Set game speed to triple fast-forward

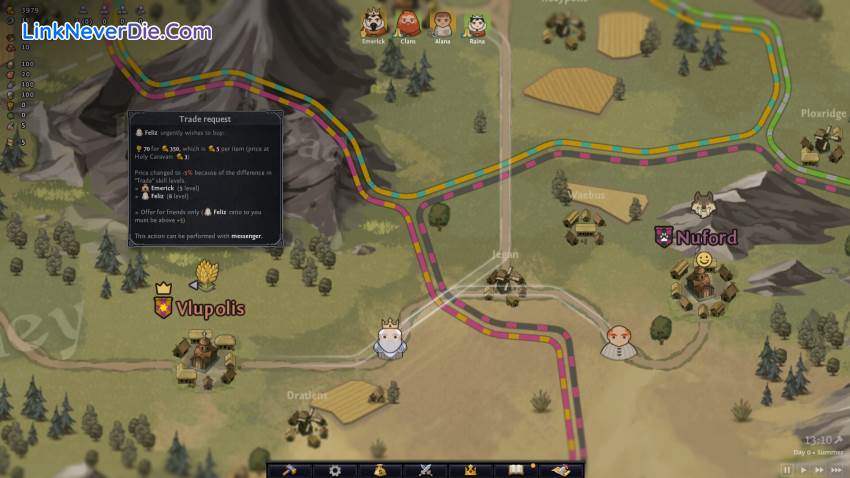coord(837,468)
